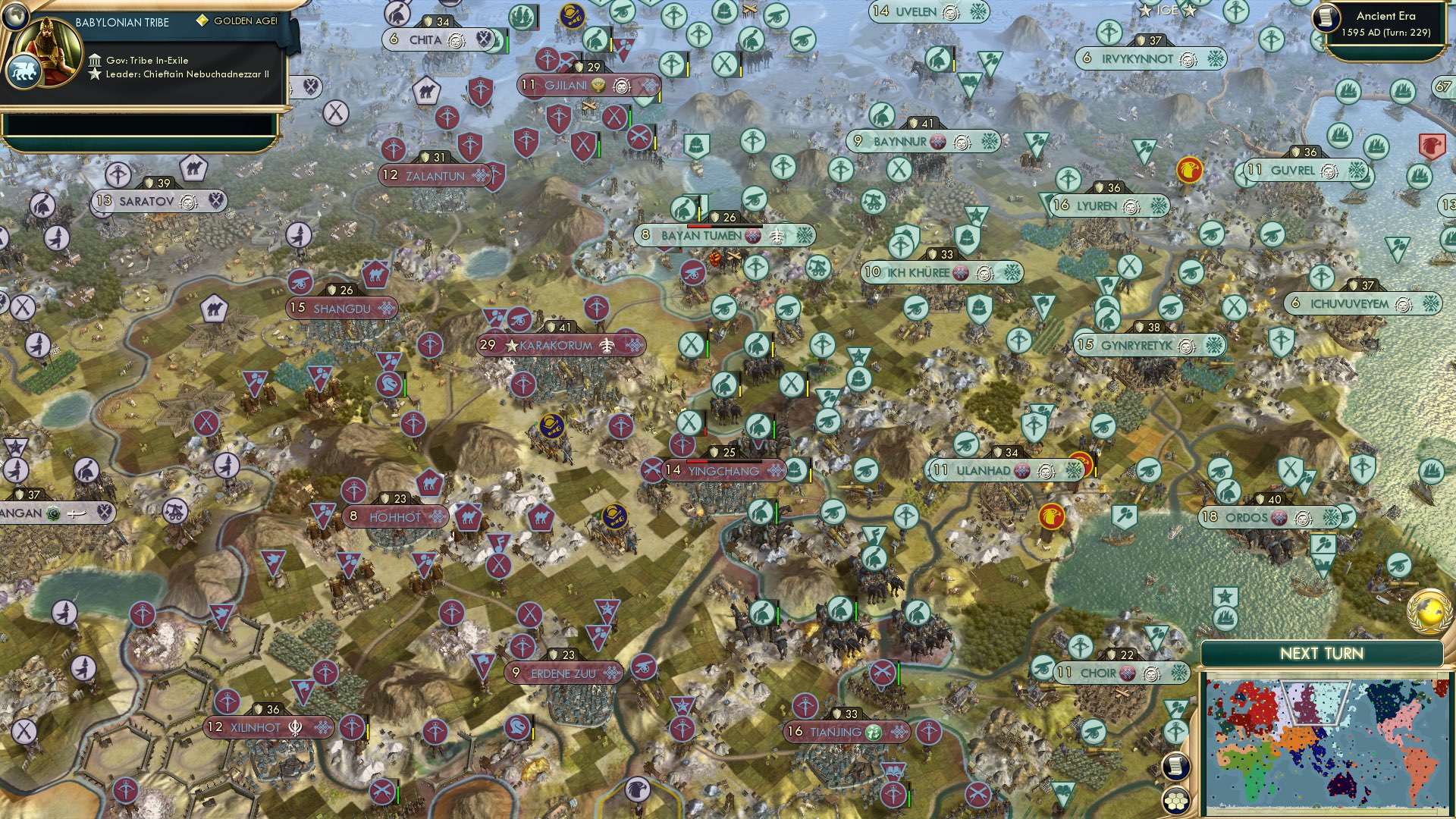The image size is (1456, 819).
Task: Click the star icon on Karakorum's city banner
Action: (x=513, y=345)
